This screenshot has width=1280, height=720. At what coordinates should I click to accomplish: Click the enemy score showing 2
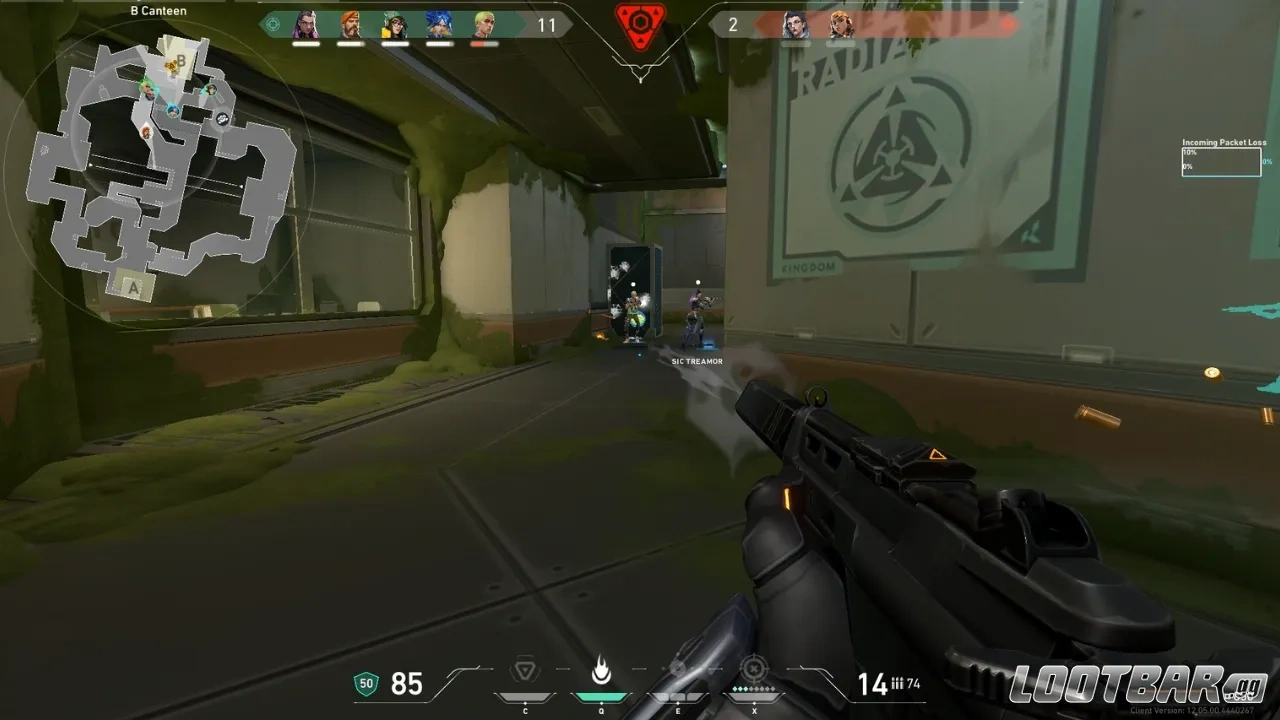(732, 25)
